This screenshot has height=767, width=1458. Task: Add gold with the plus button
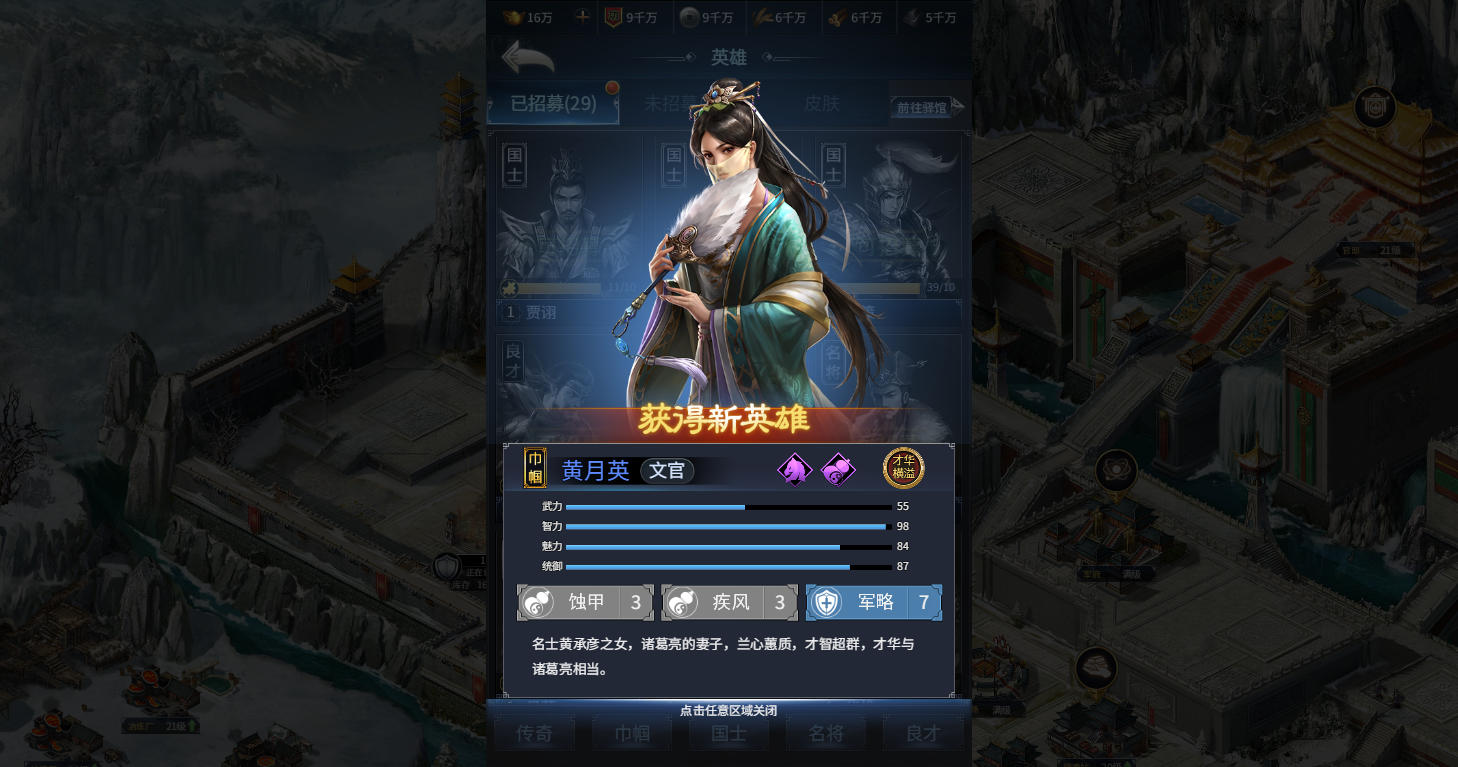582,17
